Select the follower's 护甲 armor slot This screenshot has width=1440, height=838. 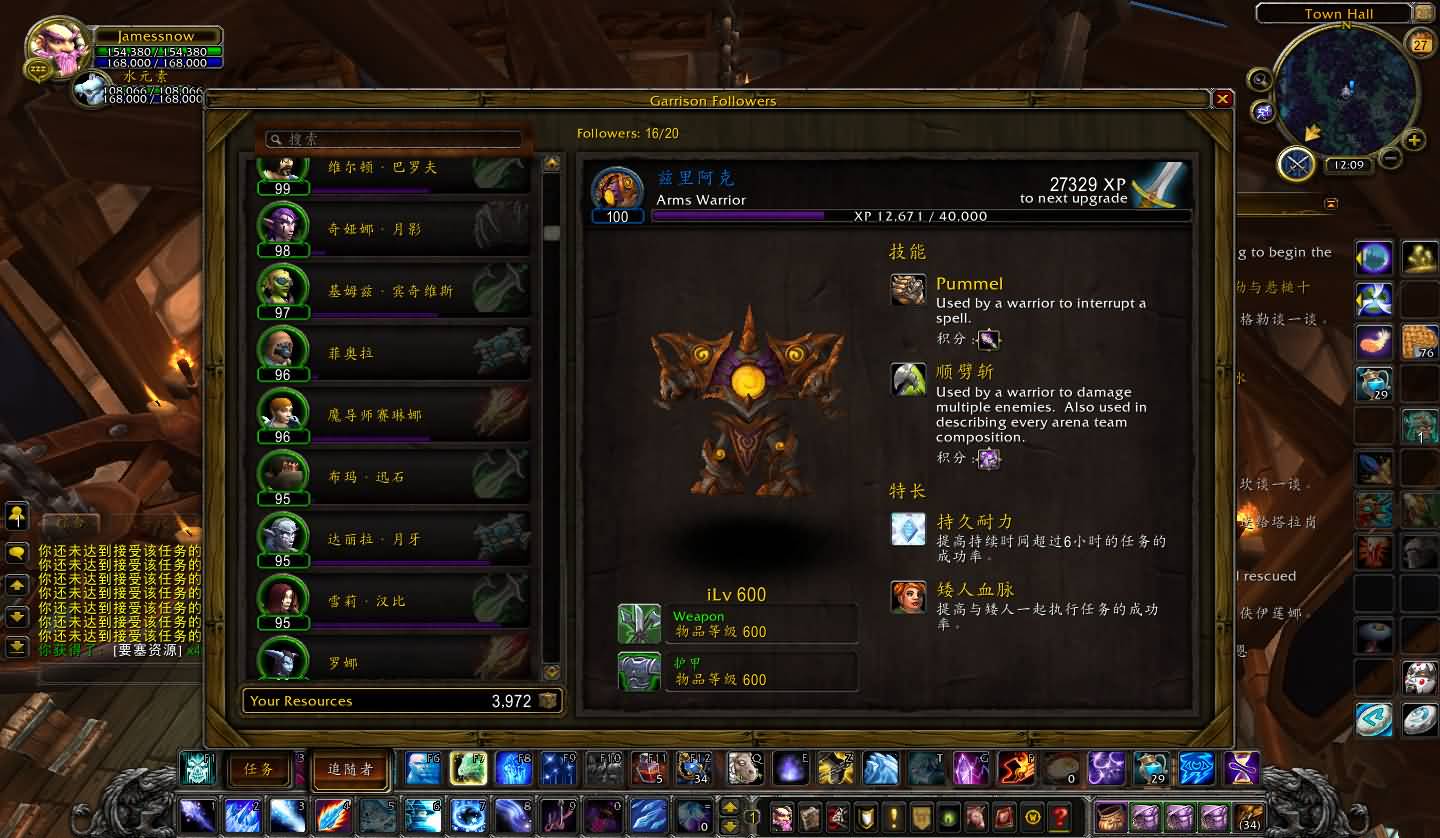[x=639, y=672]
